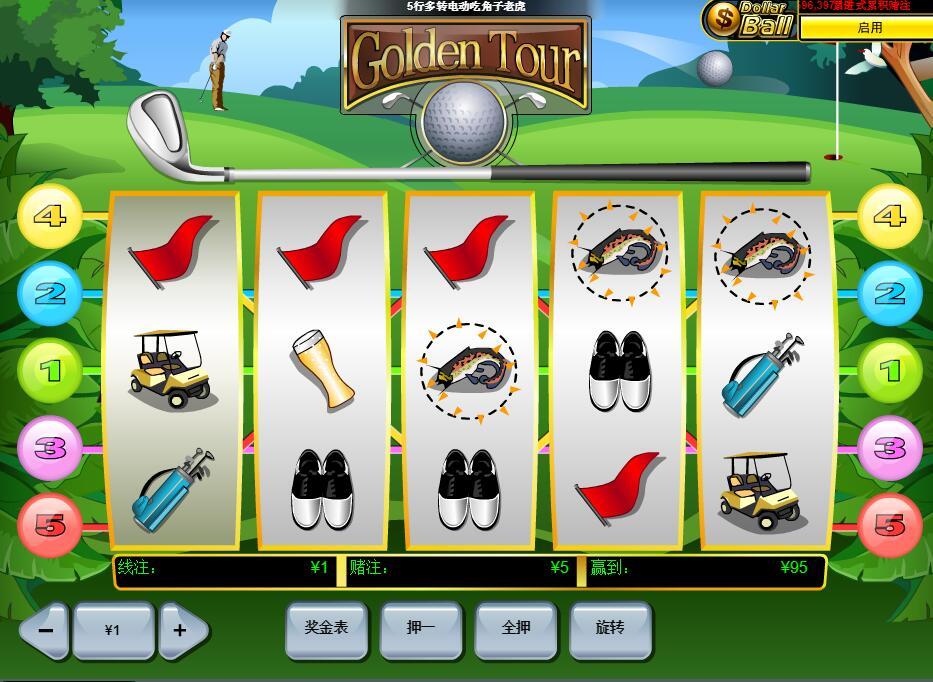Select payline 5 red ball on left
This screenshot has width=933, height=682.
click(x=49, y=525)
